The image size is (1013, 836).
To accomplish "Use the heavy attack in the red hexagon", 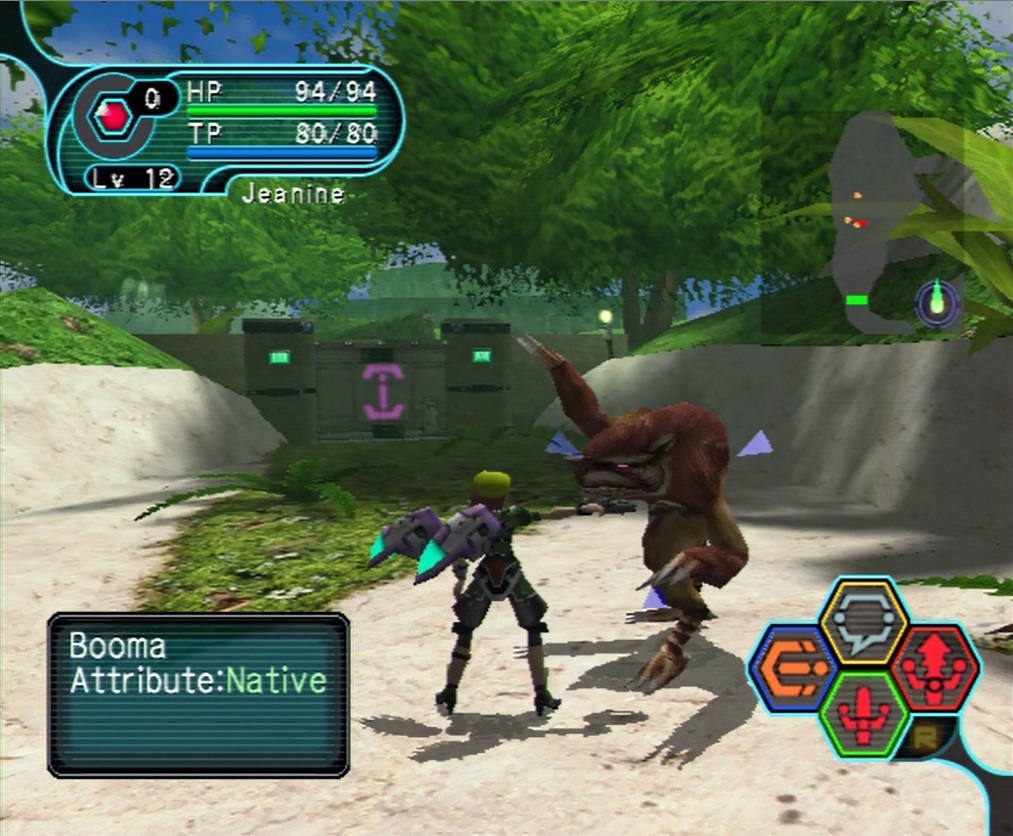I will [934, 667].
